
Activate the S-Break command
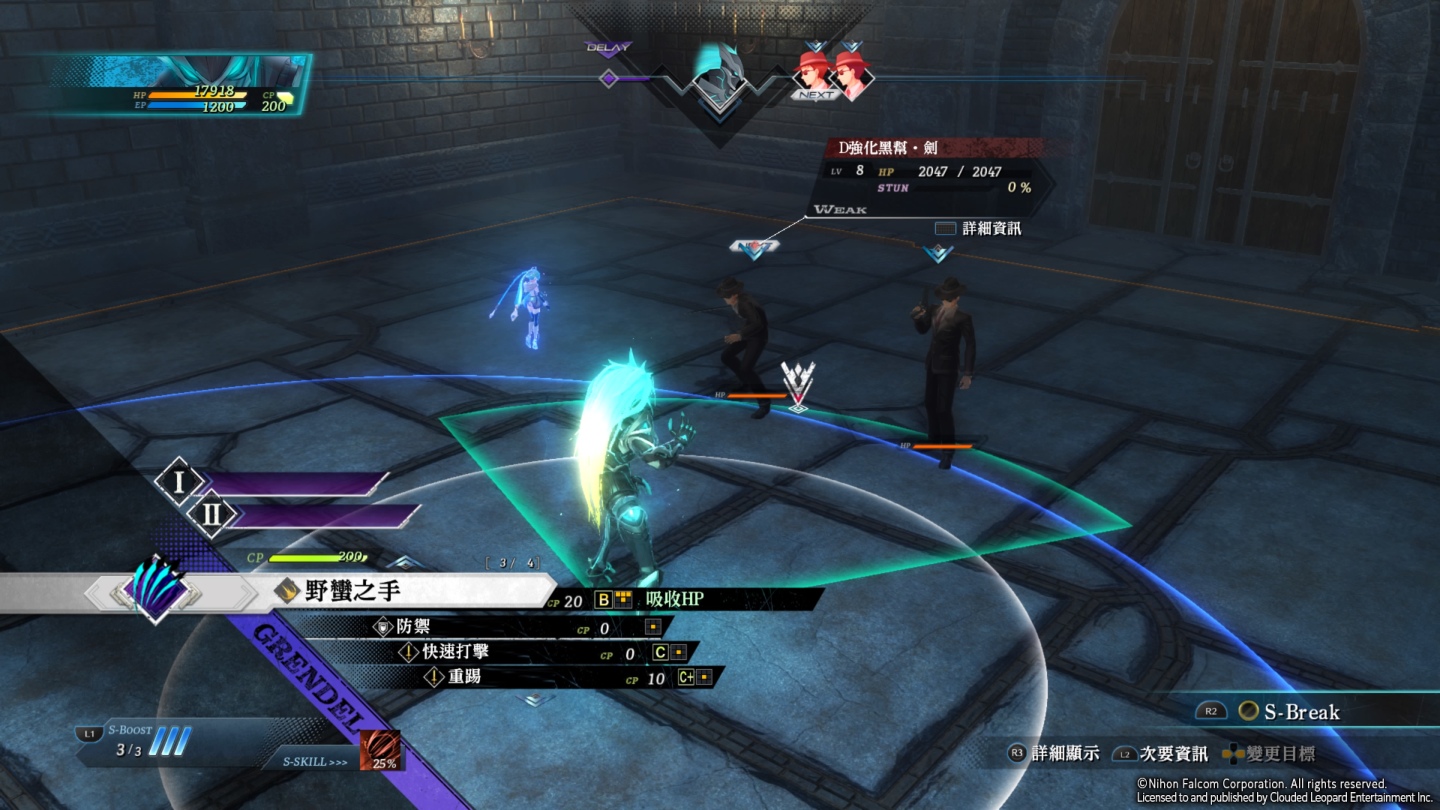1300,712
